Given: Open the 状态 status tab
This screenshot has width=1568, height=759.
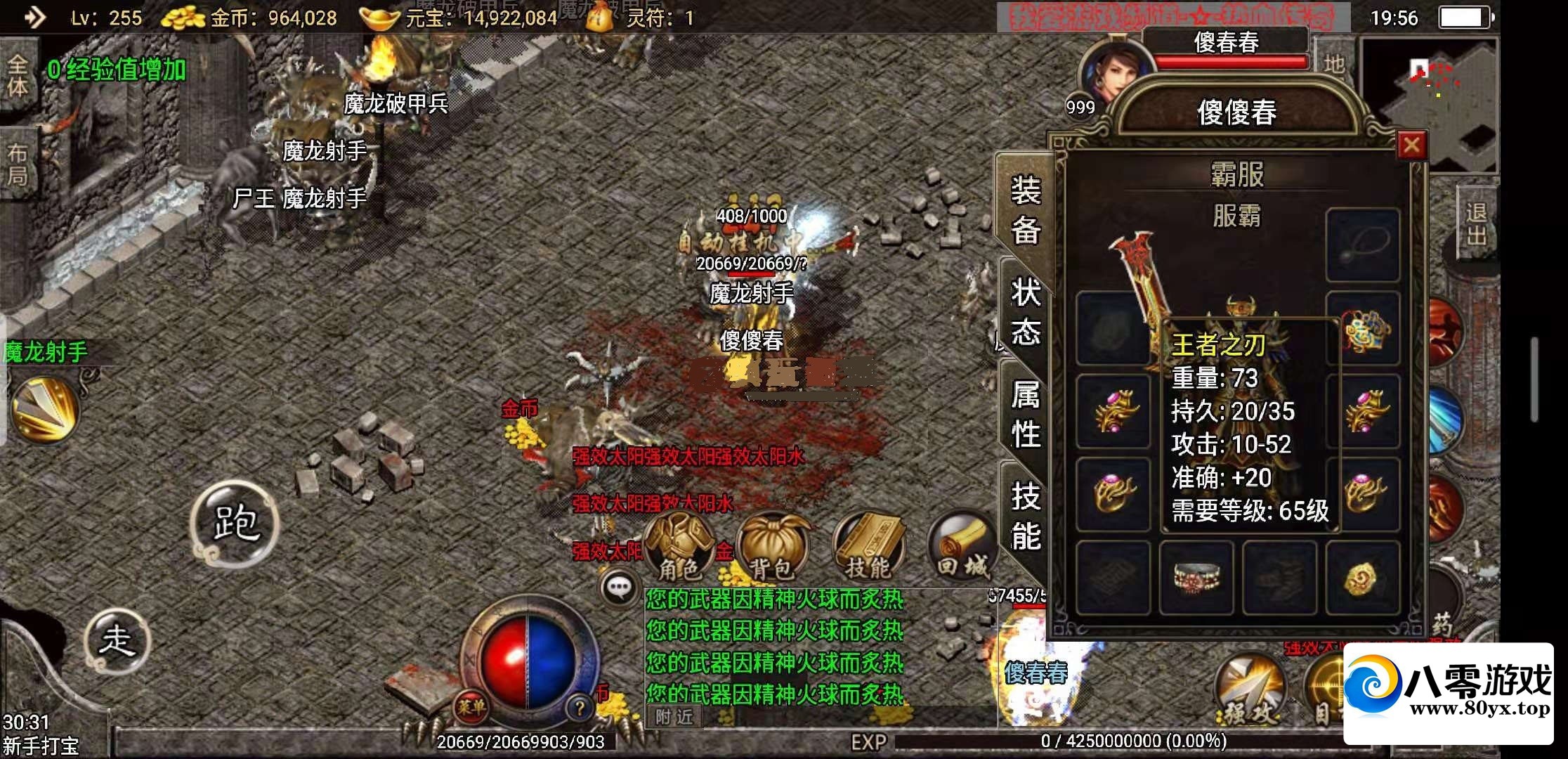Looking at the screenshot, I should (x=1025, y=311).
